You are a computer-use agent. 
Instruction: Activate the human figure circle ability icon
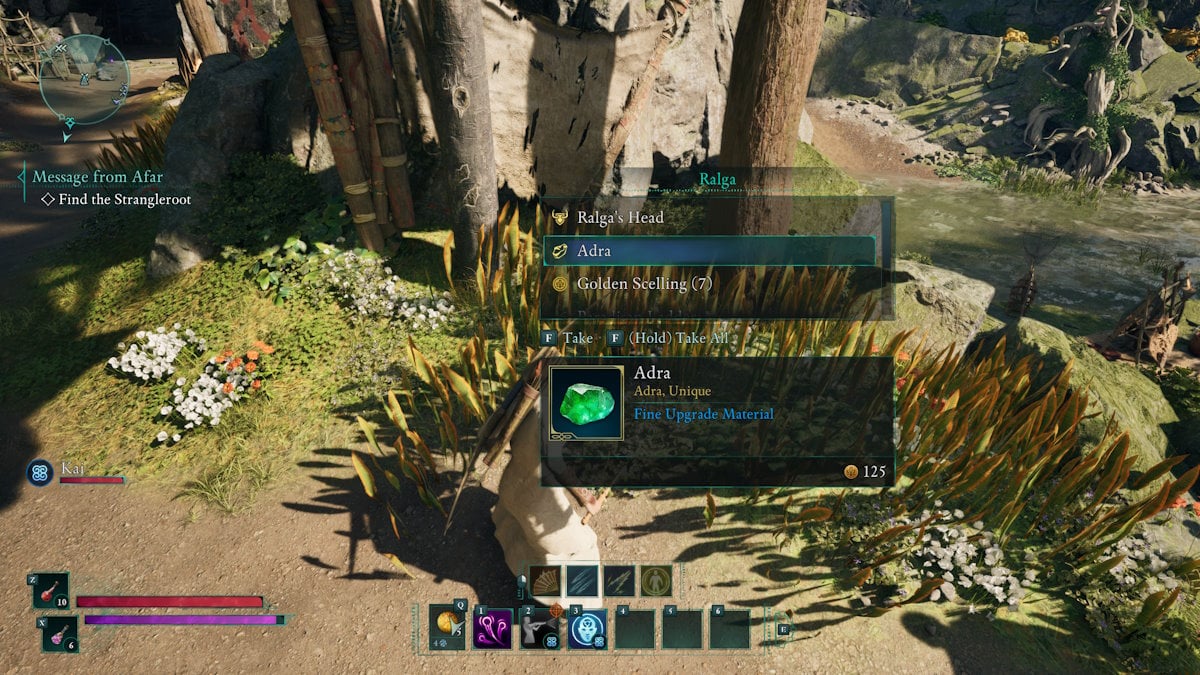[x=656, y=580]
